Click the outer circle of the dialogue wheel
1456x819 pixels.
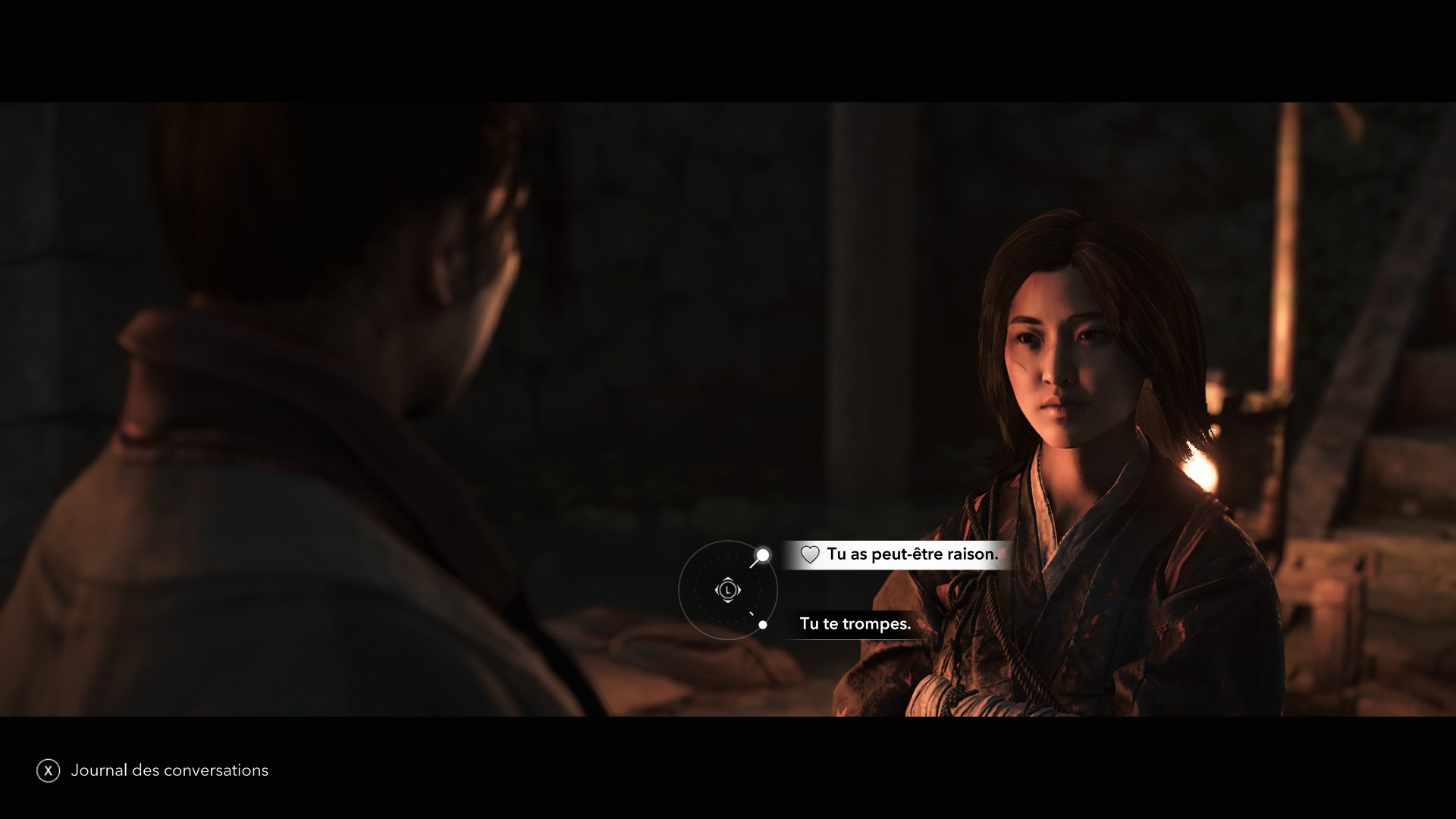680,589
